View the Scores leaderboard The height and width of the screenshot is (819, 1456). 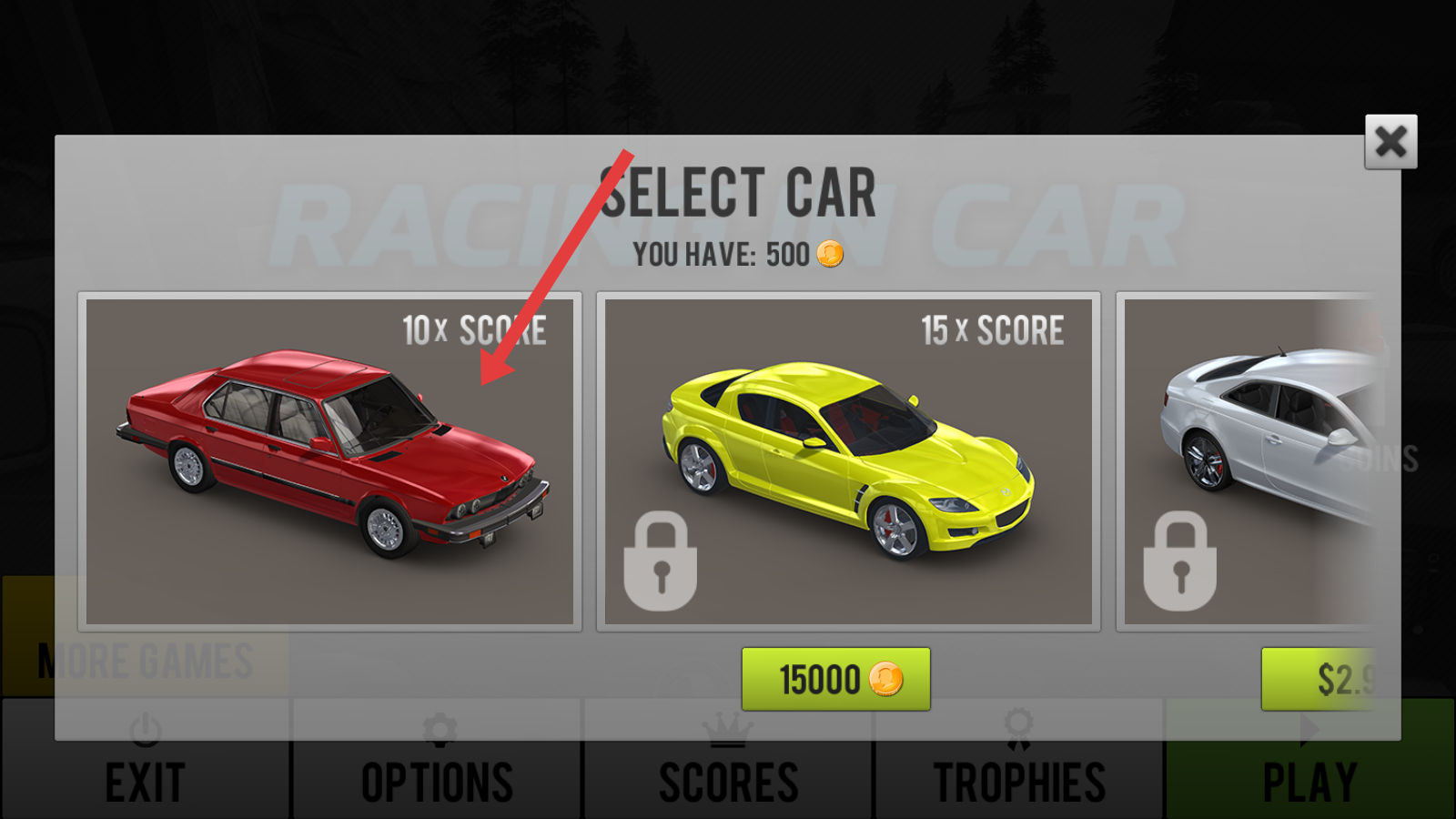tap(728, 781)
